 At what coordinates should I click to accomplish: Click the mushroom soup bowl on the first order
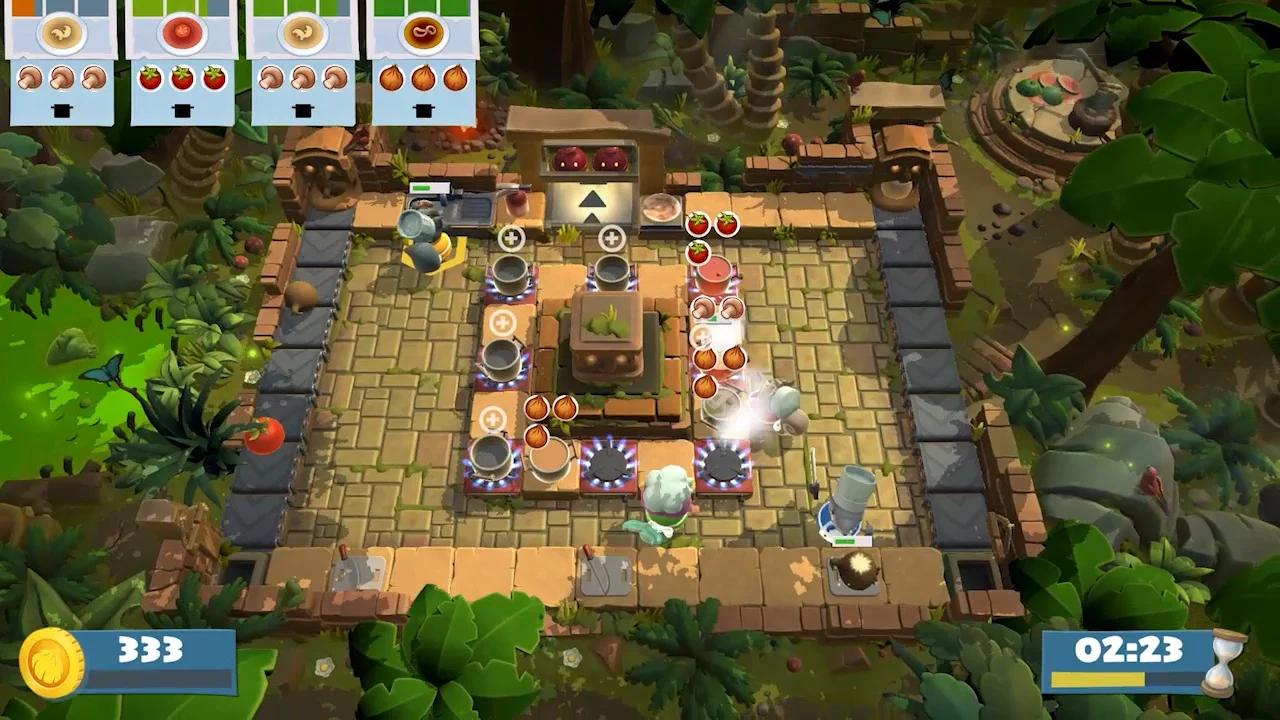click(62, 31)
